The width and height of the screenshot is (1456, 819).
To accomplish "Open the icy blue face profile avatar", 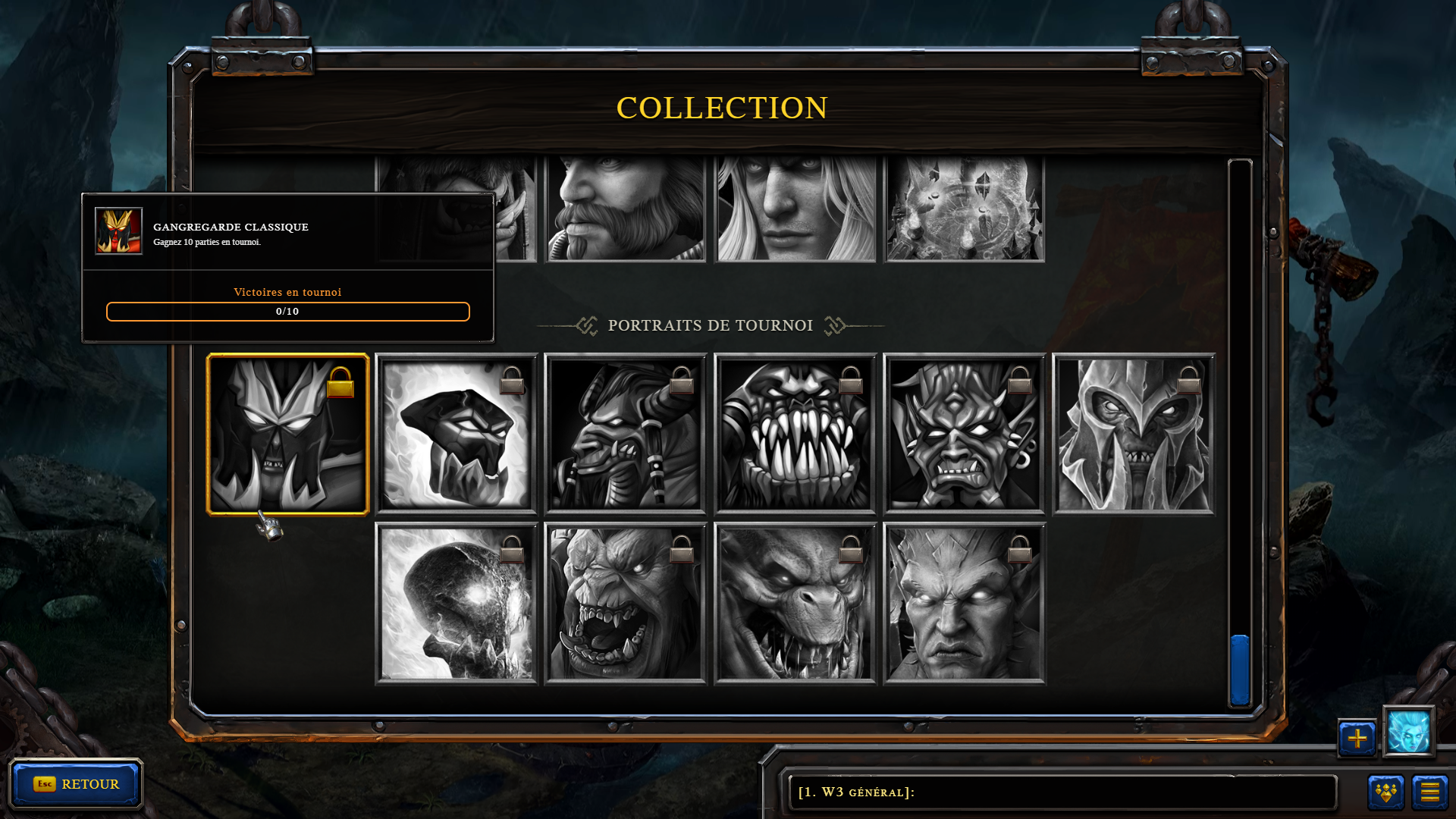I will click(1408, 732).
